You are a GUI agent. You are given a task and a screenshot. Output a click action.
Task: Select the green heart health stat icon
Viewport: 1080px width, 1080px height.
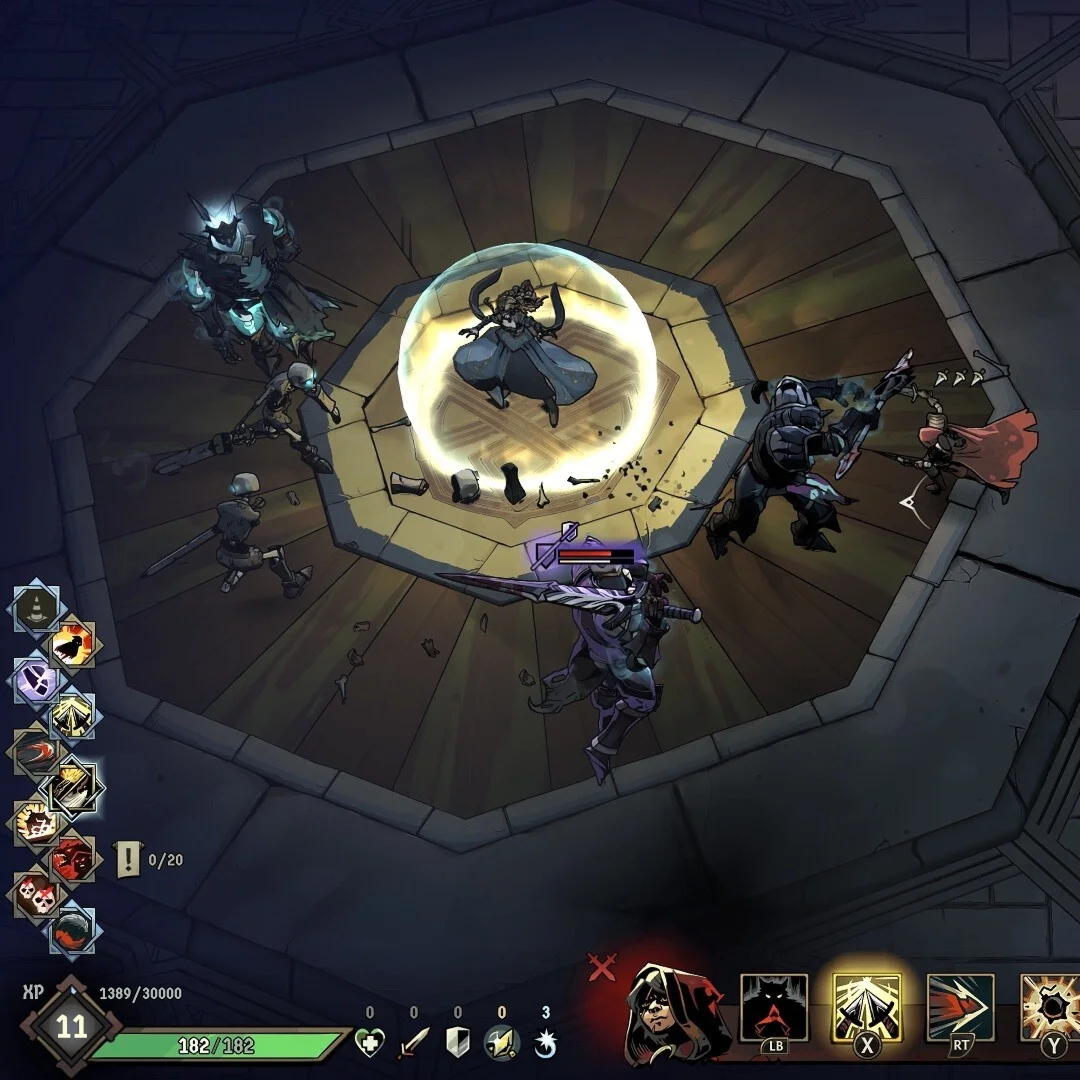[370, 1043]
